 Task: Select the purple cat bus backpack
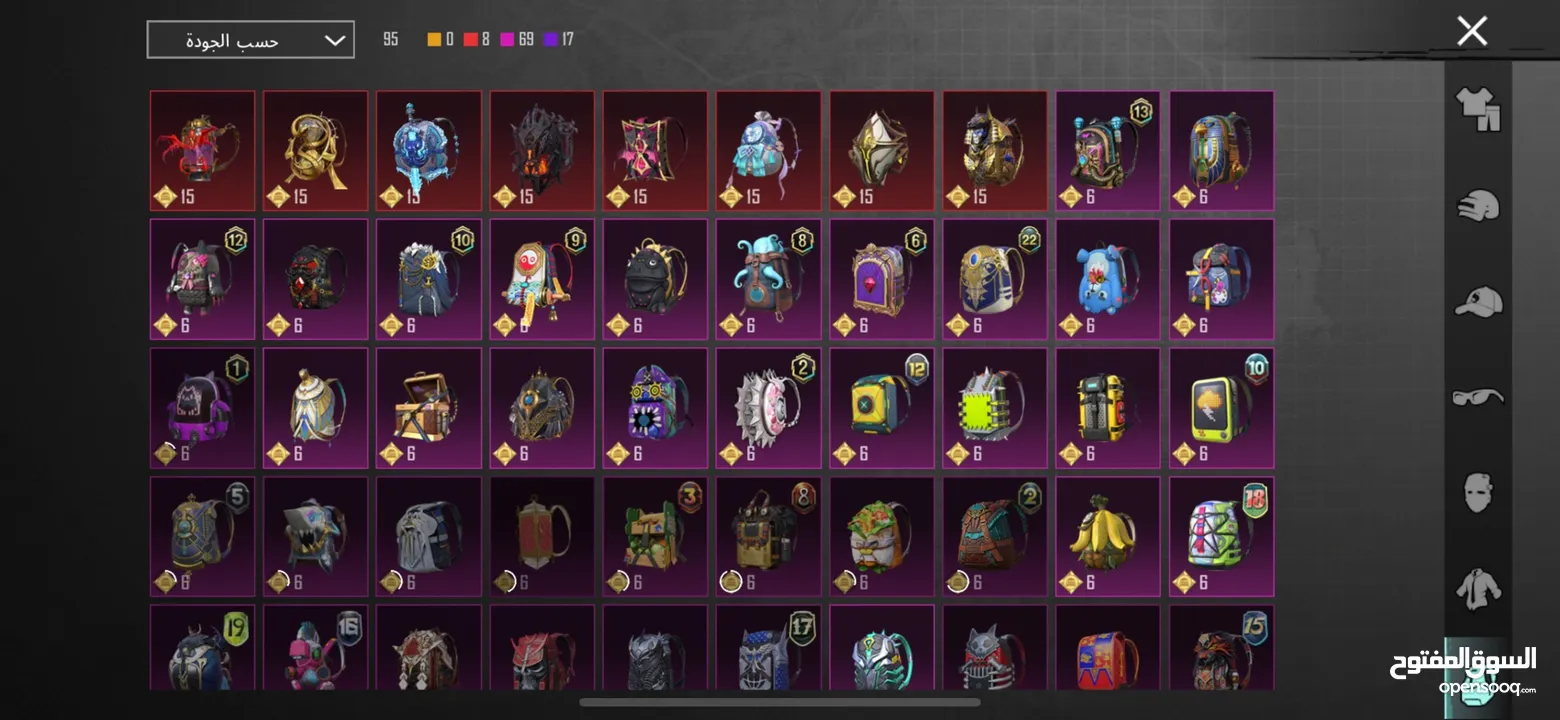pyautogui.click(x=202, y=407)
